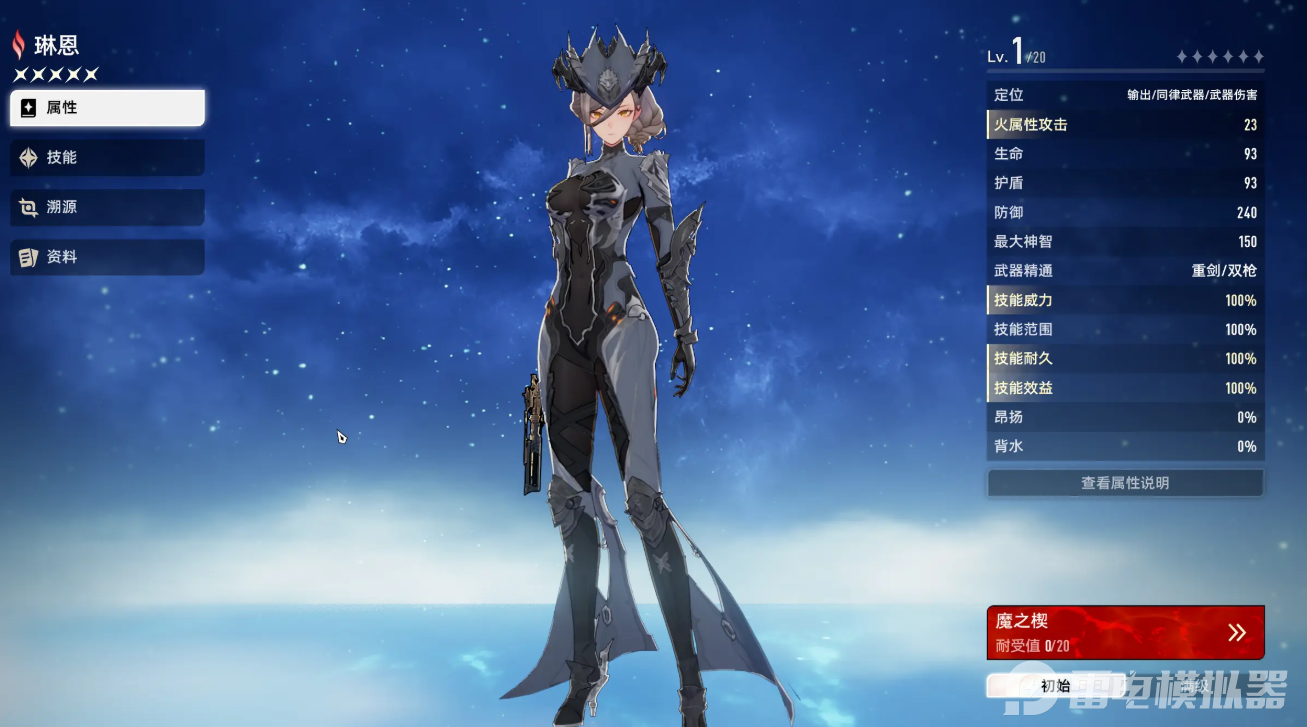The height and width of the screenshot is (727, 1307).
Task: Open the red 魔之楔 panel
Action: (x=1125, y=632)
